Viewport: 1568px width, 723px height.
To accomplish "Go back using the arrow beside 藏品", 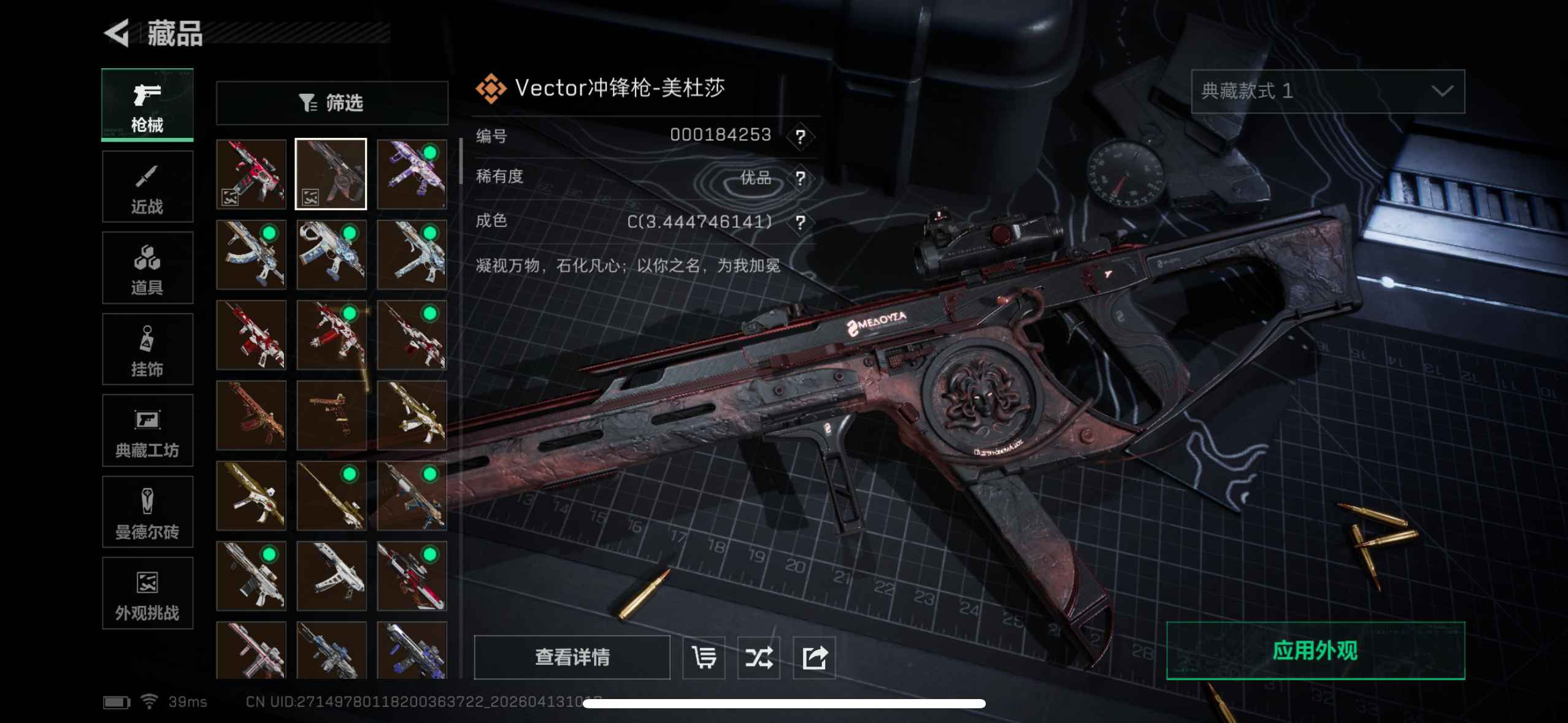I will (x=117, y=33).
